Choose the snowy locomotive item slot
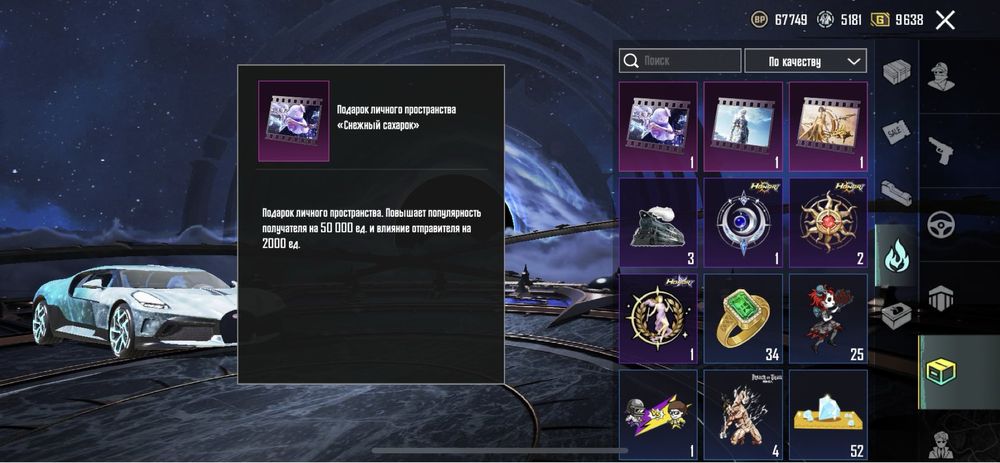This screenshot has height=463, width=1000. point(658,222)
